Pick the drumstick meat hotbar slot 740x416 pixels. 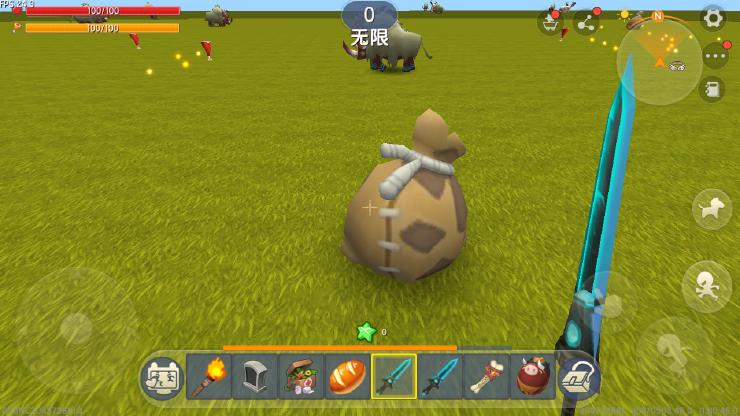486,377
